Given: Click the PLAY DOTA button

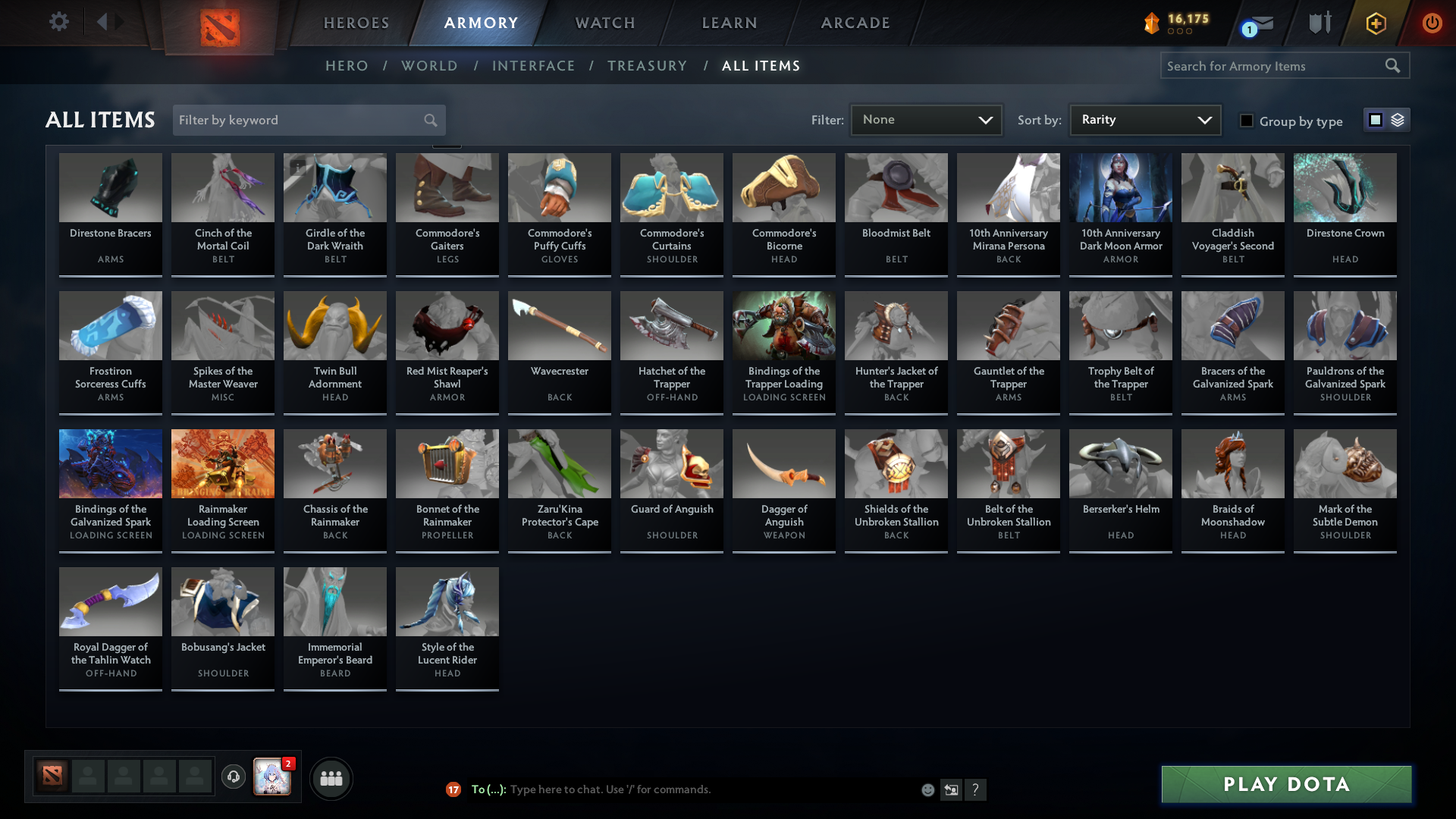Looking at the screenshot, I should (x=1284, y=784).
